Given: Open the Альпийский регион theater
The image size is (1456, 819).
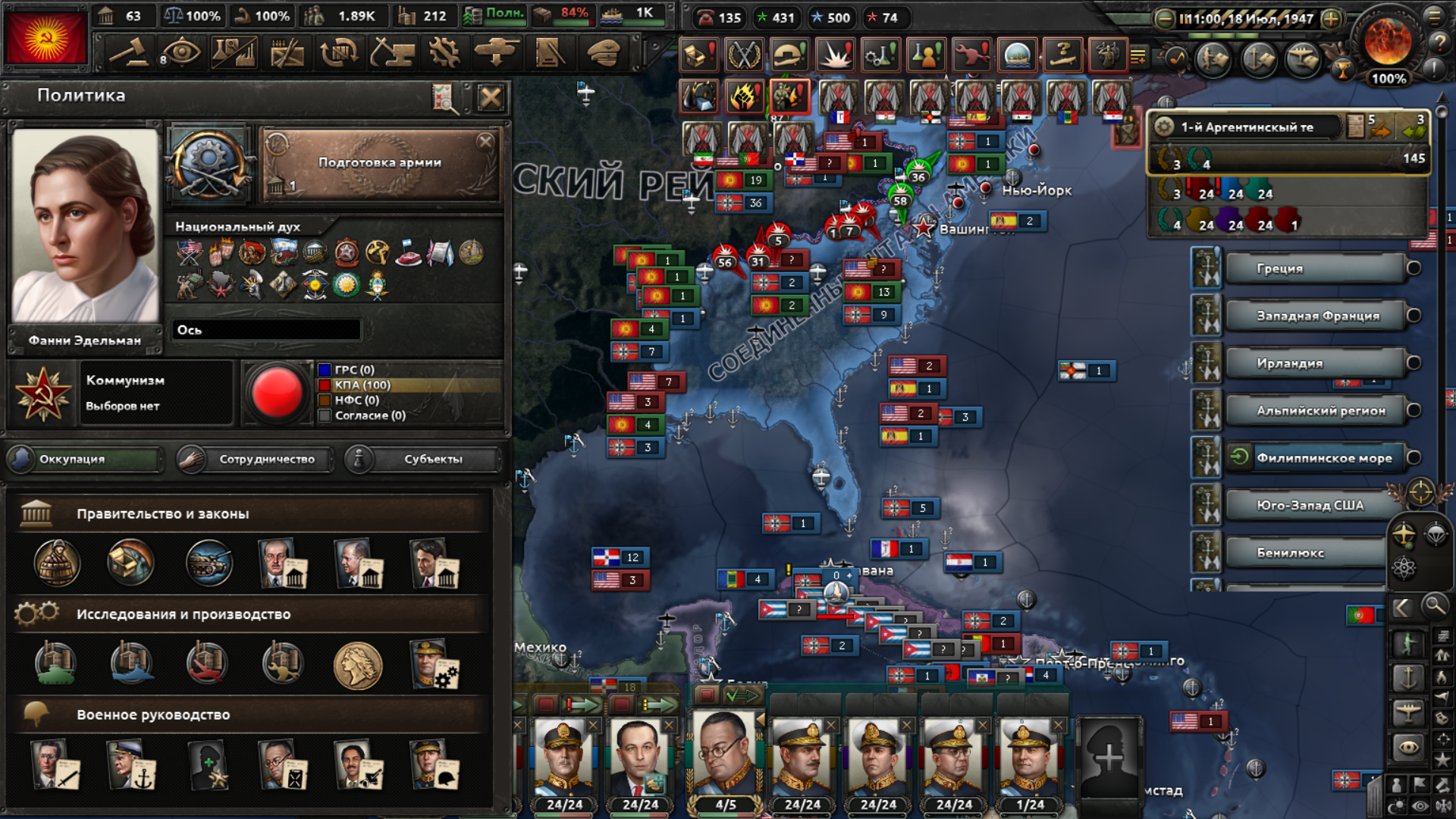Looking at the screenshot, I should (1314, 411).
